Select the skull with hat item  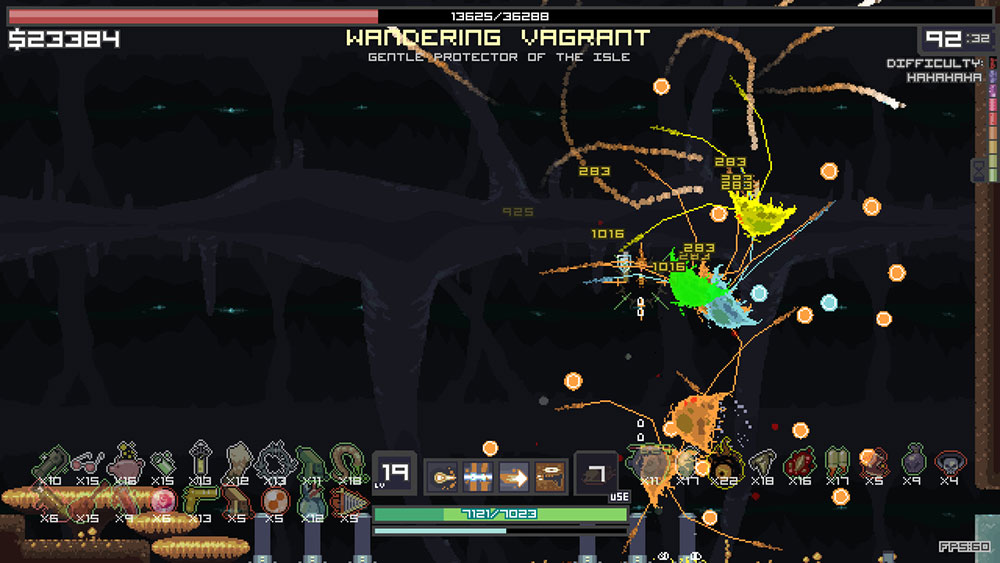(x=948, y=462)
